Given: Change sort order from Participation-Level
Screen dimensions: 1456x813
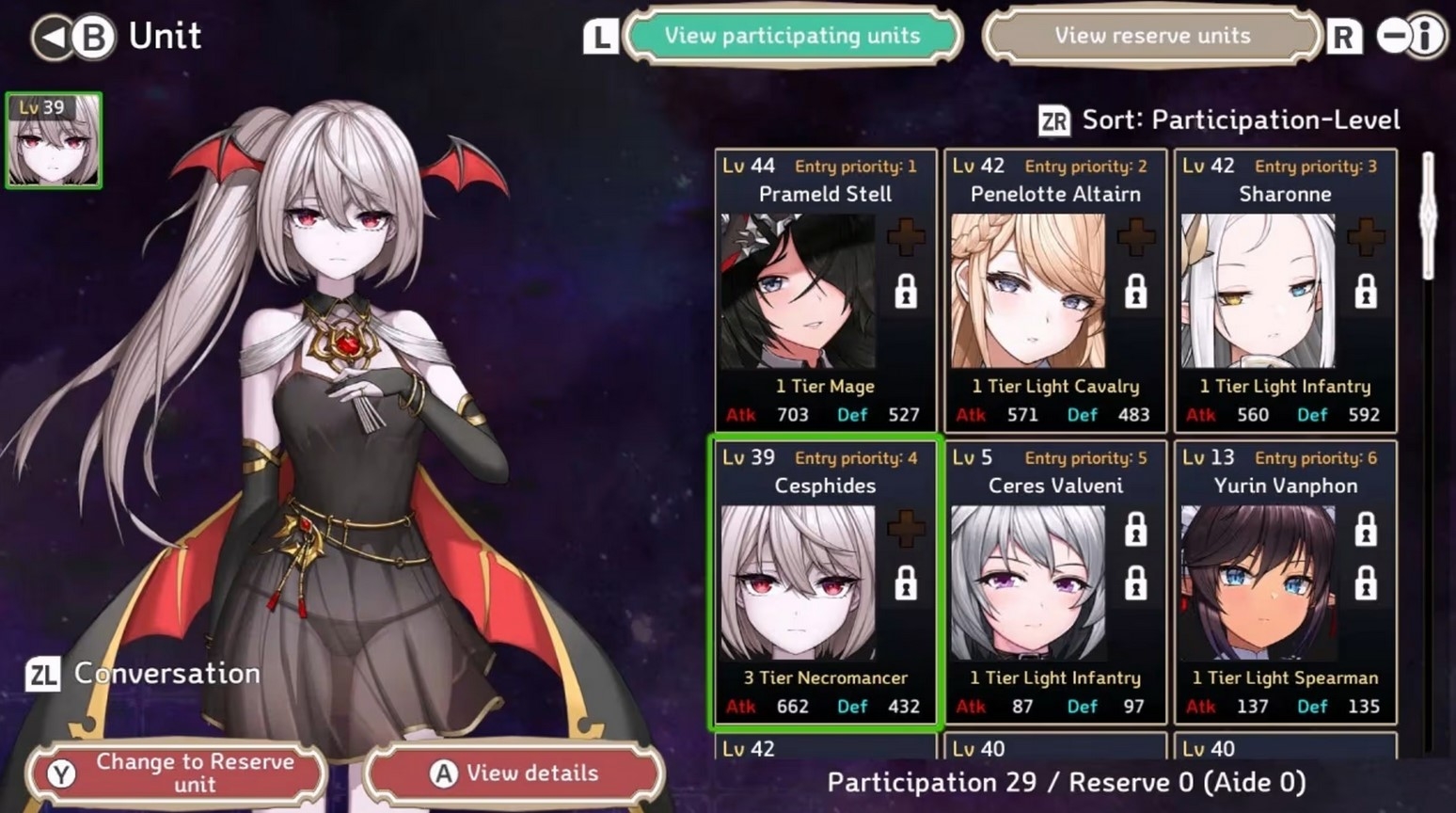Looking at the screenshot, I should (x=1221, y=120).
